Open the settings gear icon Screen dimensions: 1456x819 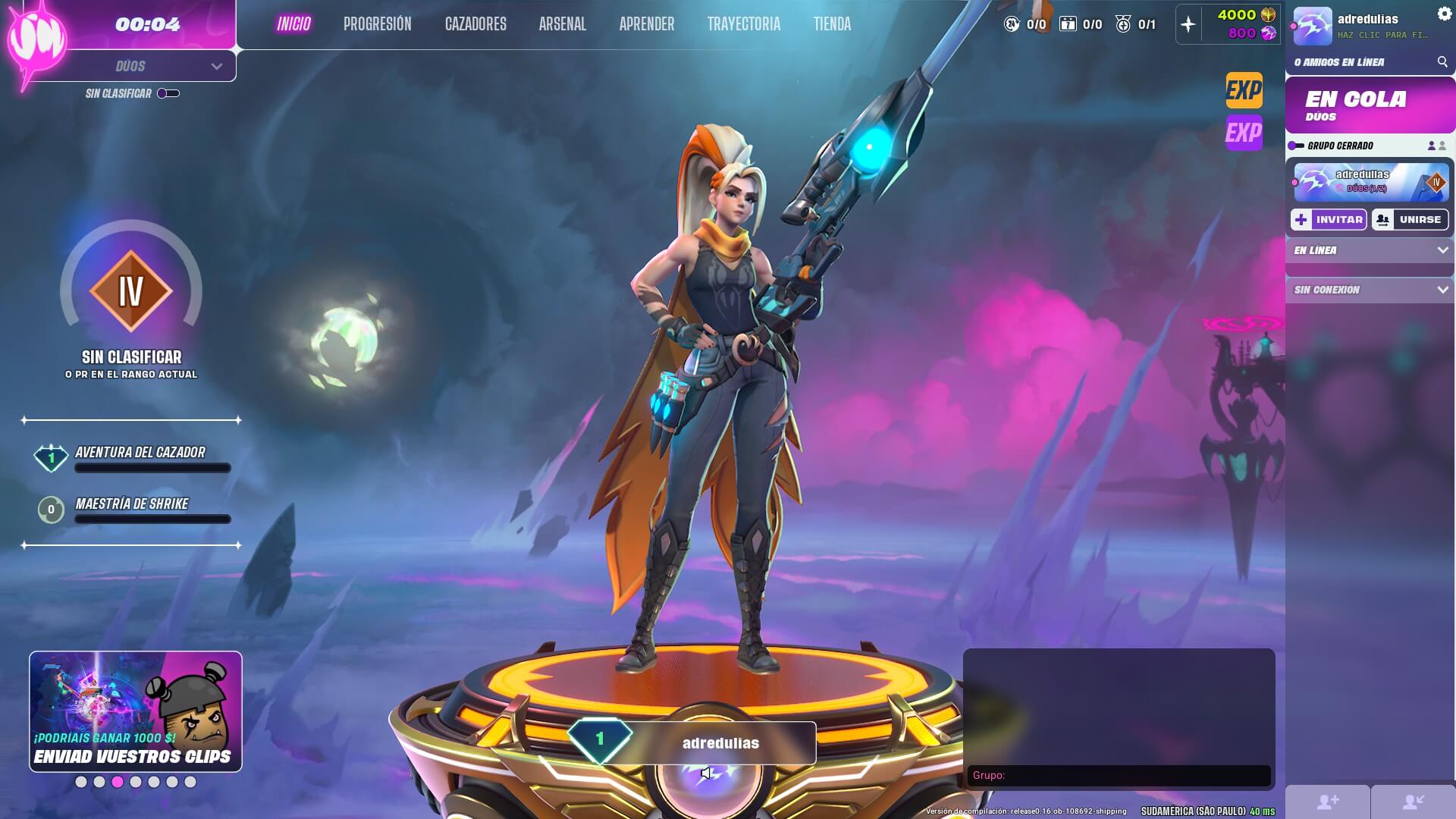1444,14
